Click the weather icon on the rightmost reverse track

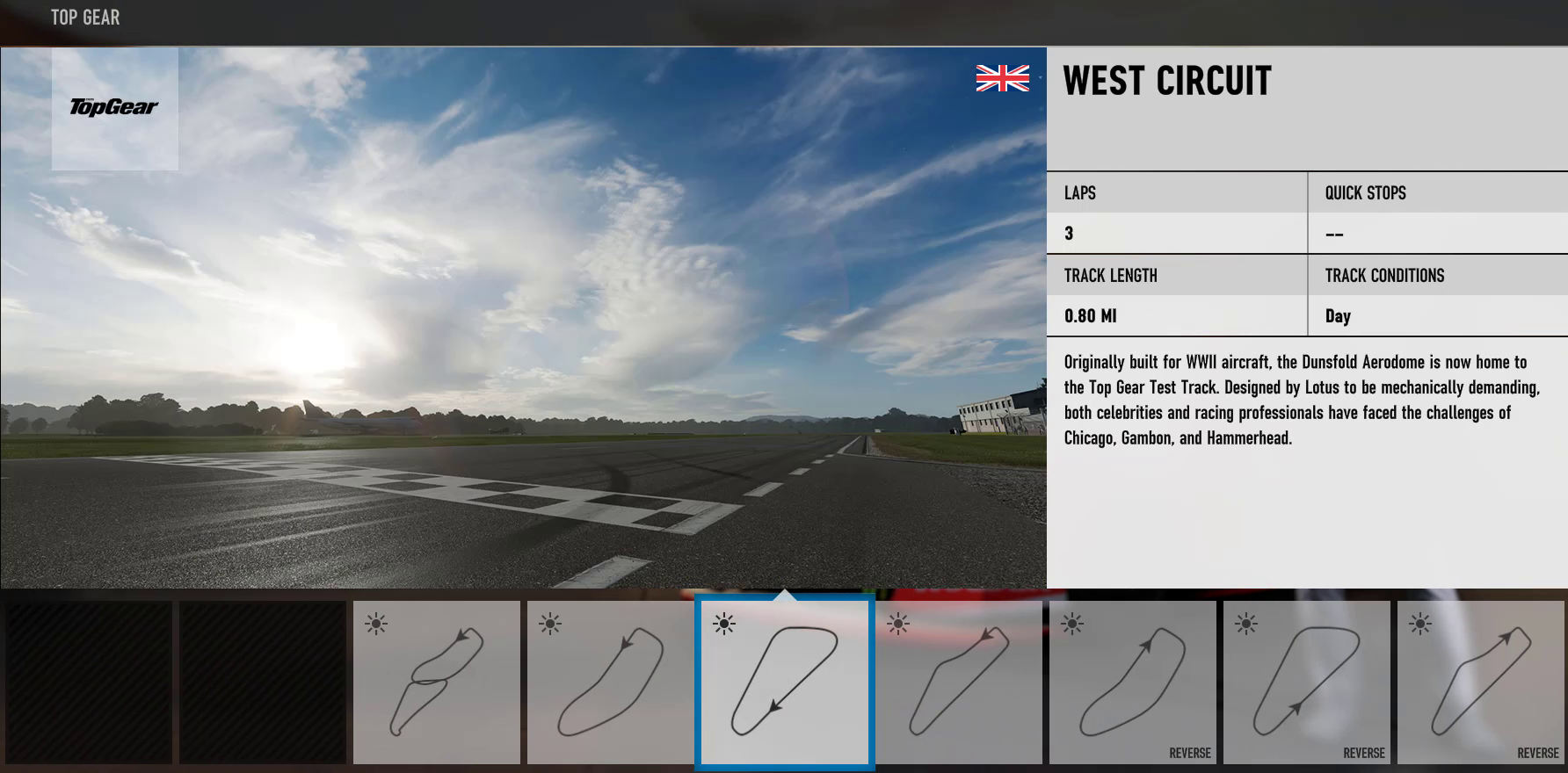[x=1421, y=625]
